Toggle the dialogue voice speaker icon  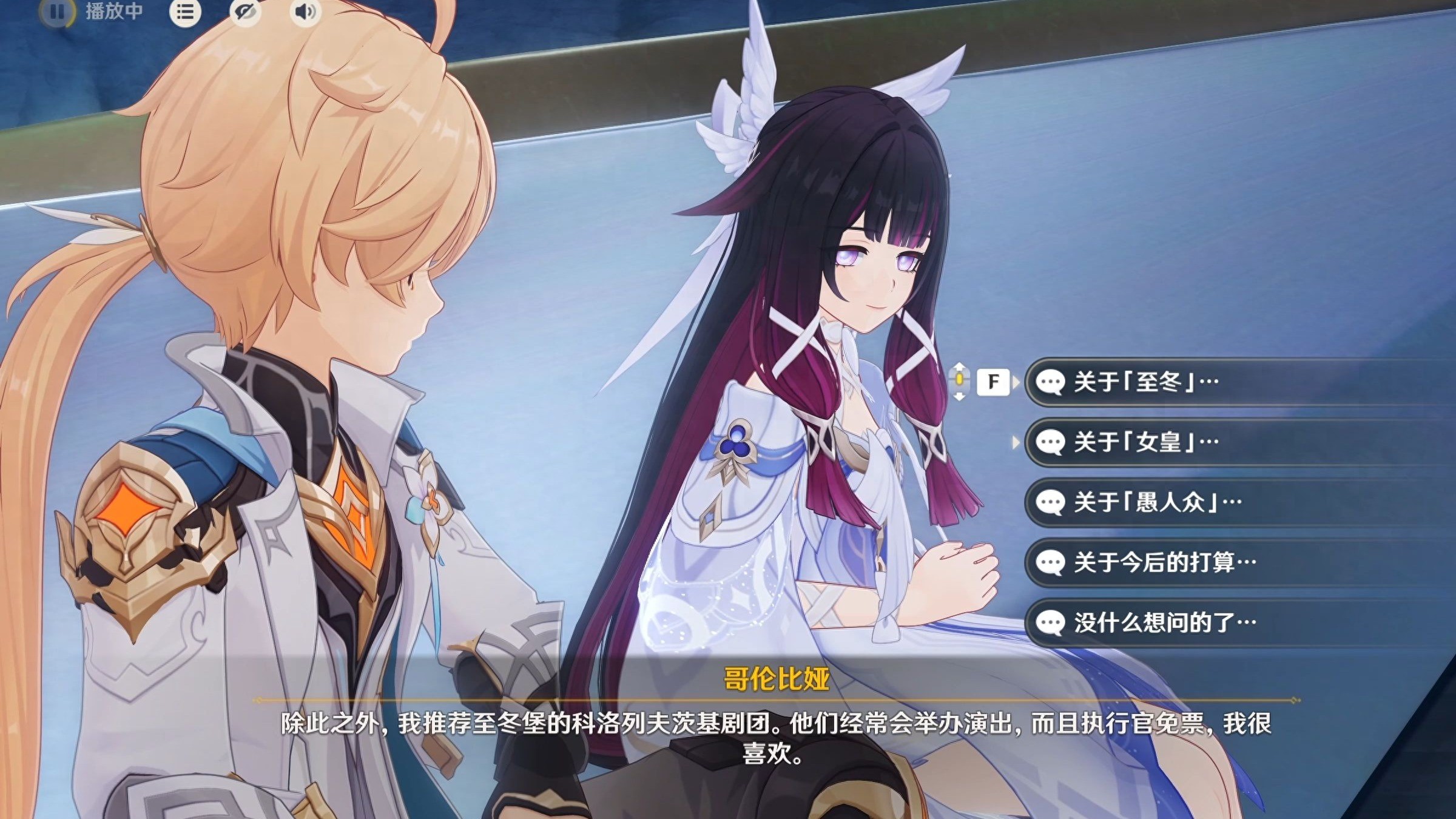(x=305, y=12)
